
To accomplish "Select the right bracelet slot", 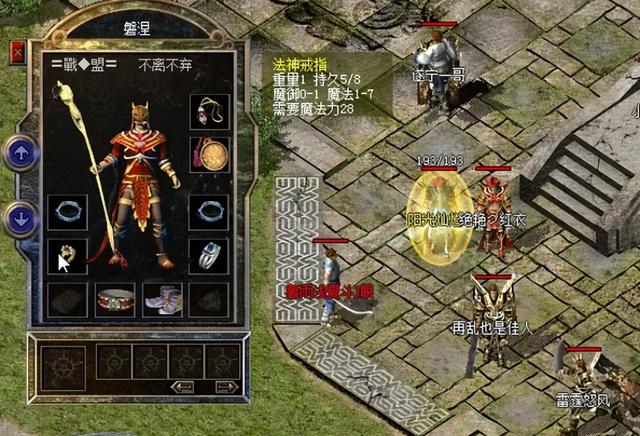I will (x=208, y=212).
